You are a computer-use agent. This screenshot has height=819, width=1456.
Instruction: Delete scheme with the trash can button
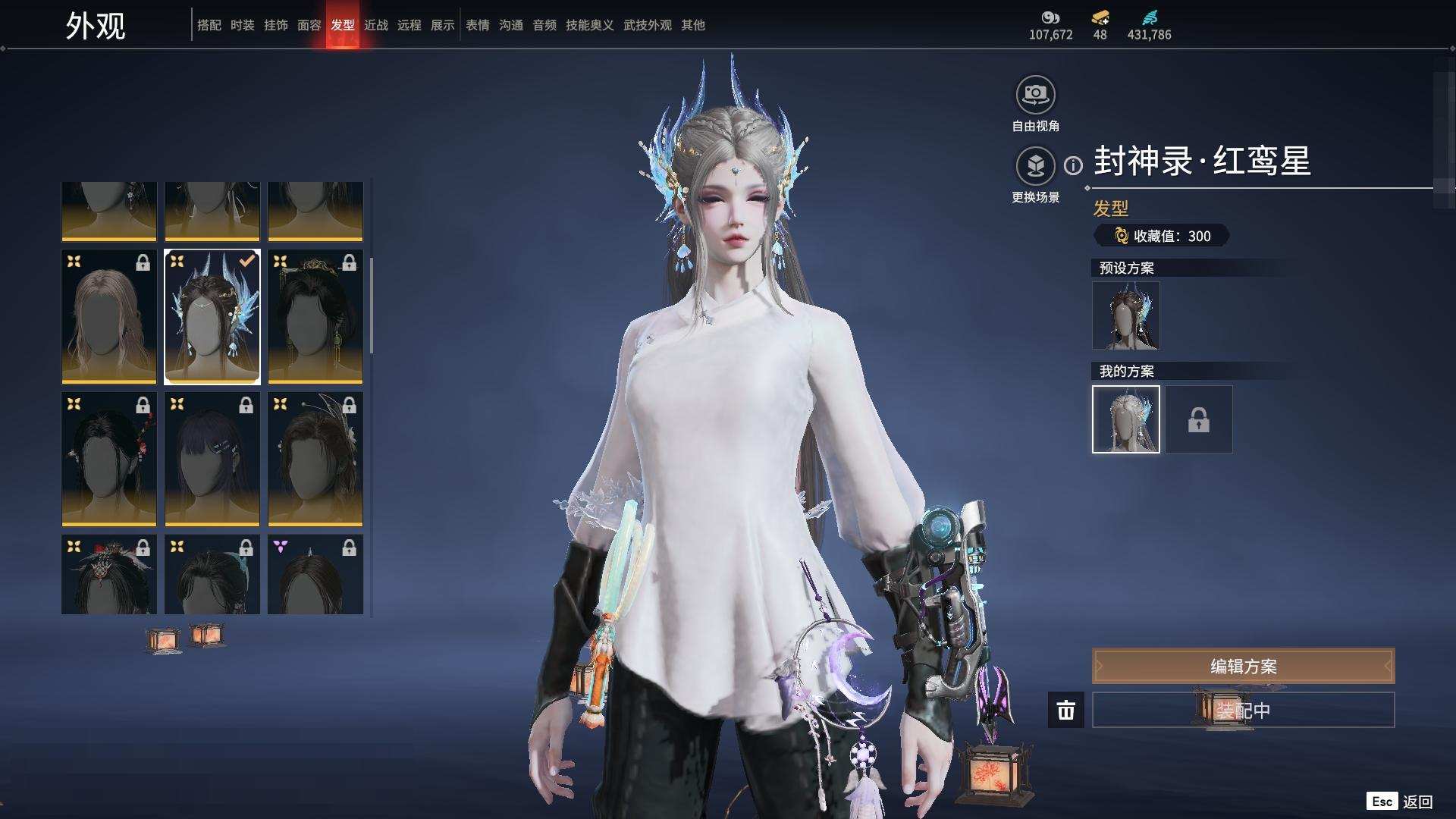1065,710
